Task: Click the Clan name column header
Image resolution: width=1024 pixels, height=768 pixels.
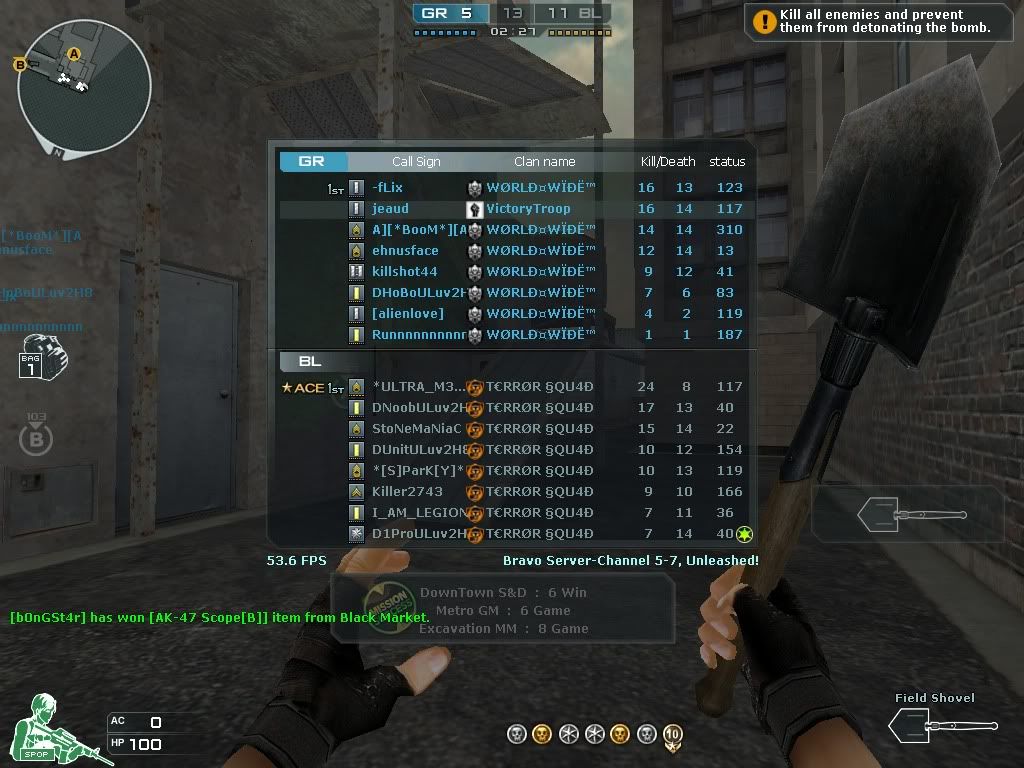Action: point(544,161)
